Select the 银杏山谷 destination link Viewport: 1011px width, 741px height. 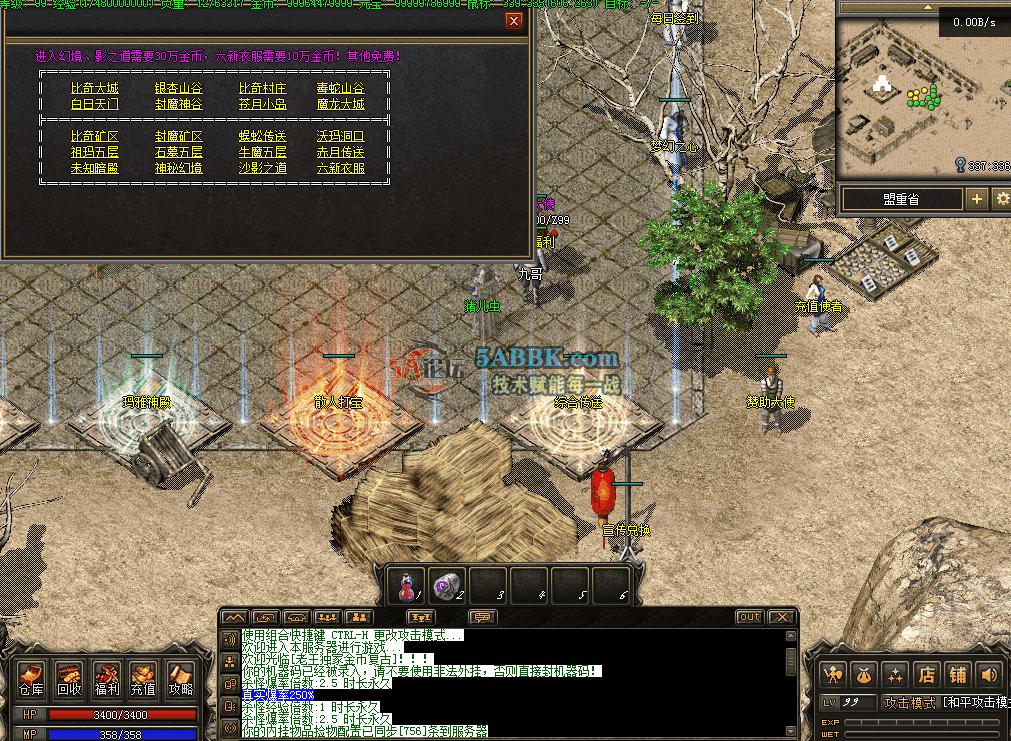[x=178, y=88]
